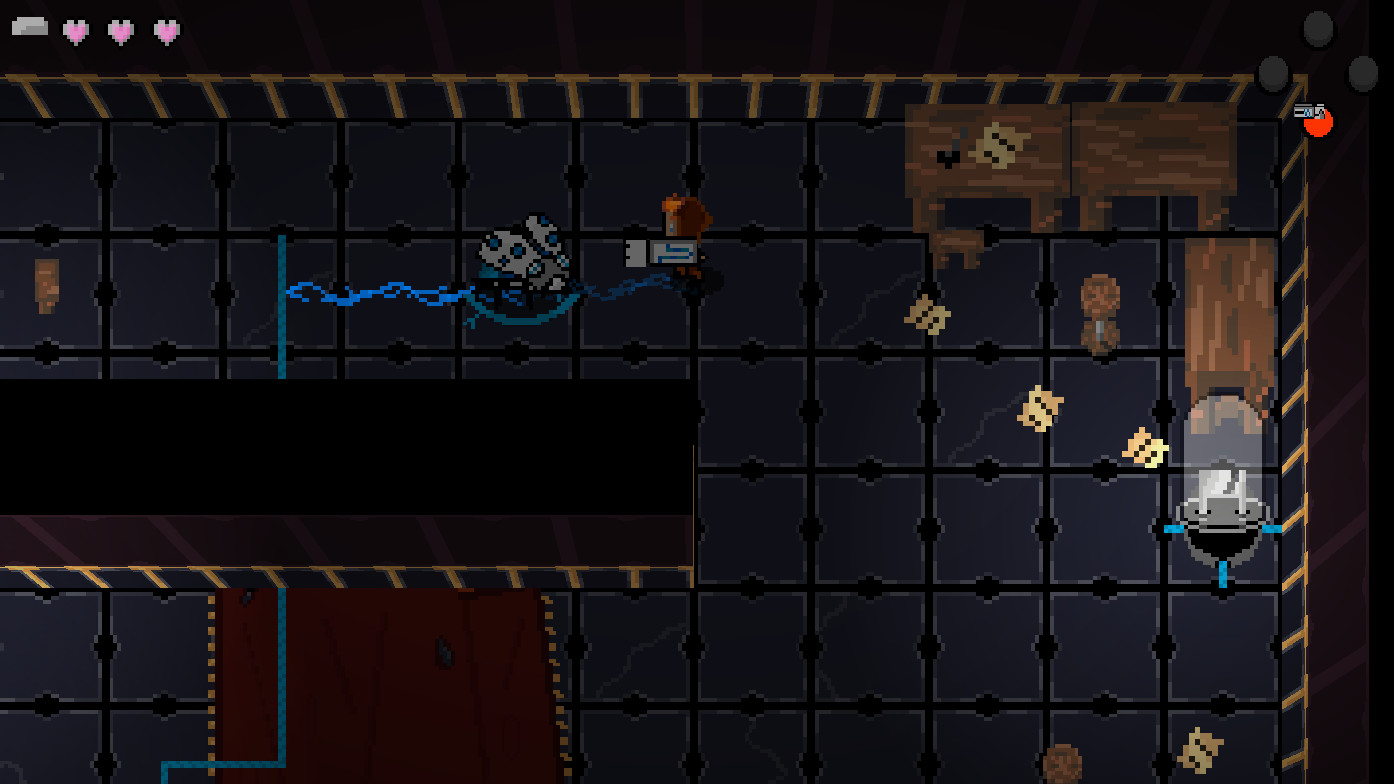This screenshot has width=1394, height=784.
Task: Click the rightmost dark blank indicator circle
Action: click(x=1360, y=73)
